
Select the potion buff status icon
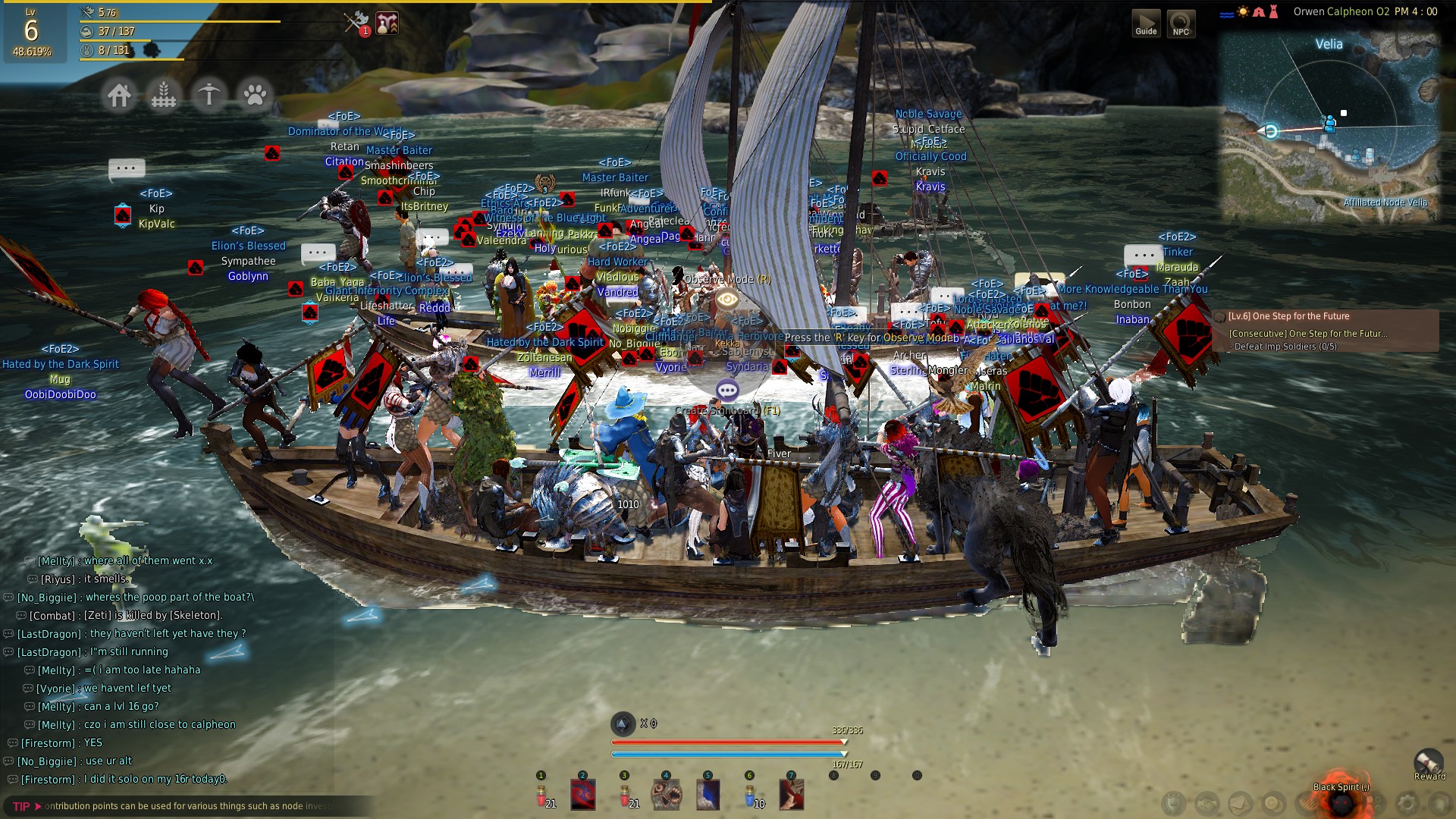(x=388, y=23)
